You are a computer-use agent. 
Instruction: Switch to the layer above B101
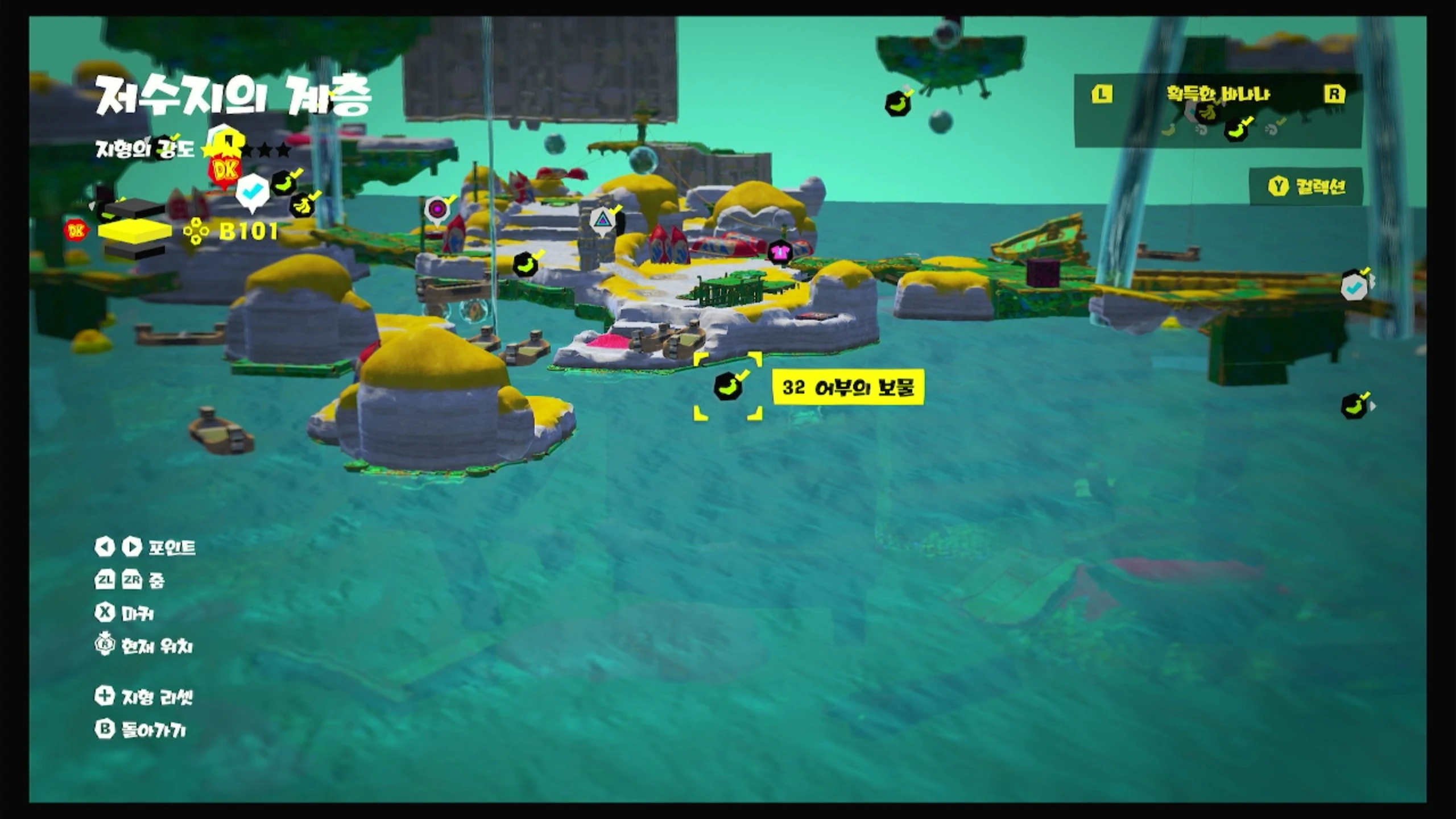(134, 209)
